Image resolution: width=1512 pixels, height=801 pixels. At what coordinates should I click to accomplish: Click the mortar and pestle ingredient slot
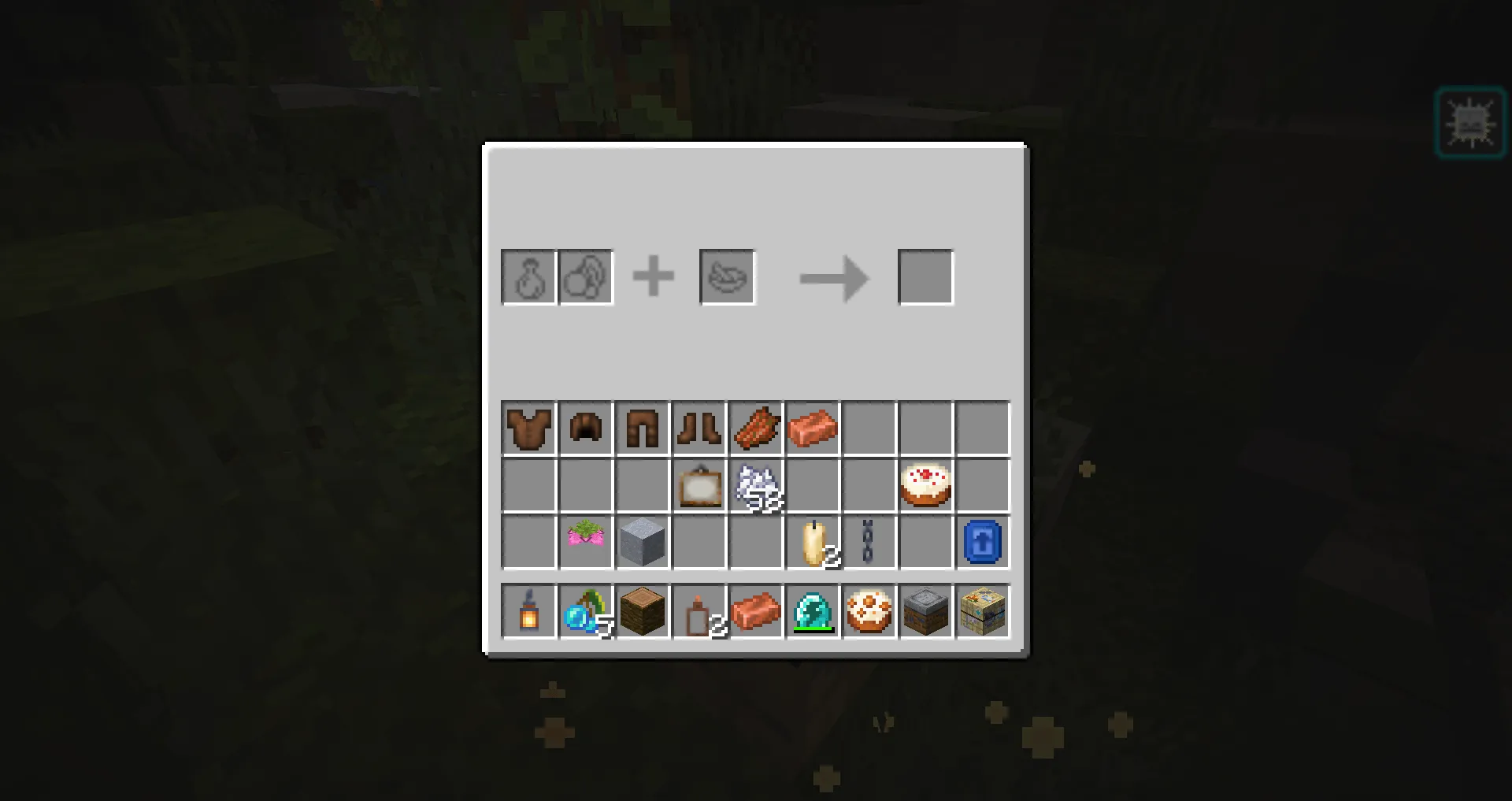point(726,276)
